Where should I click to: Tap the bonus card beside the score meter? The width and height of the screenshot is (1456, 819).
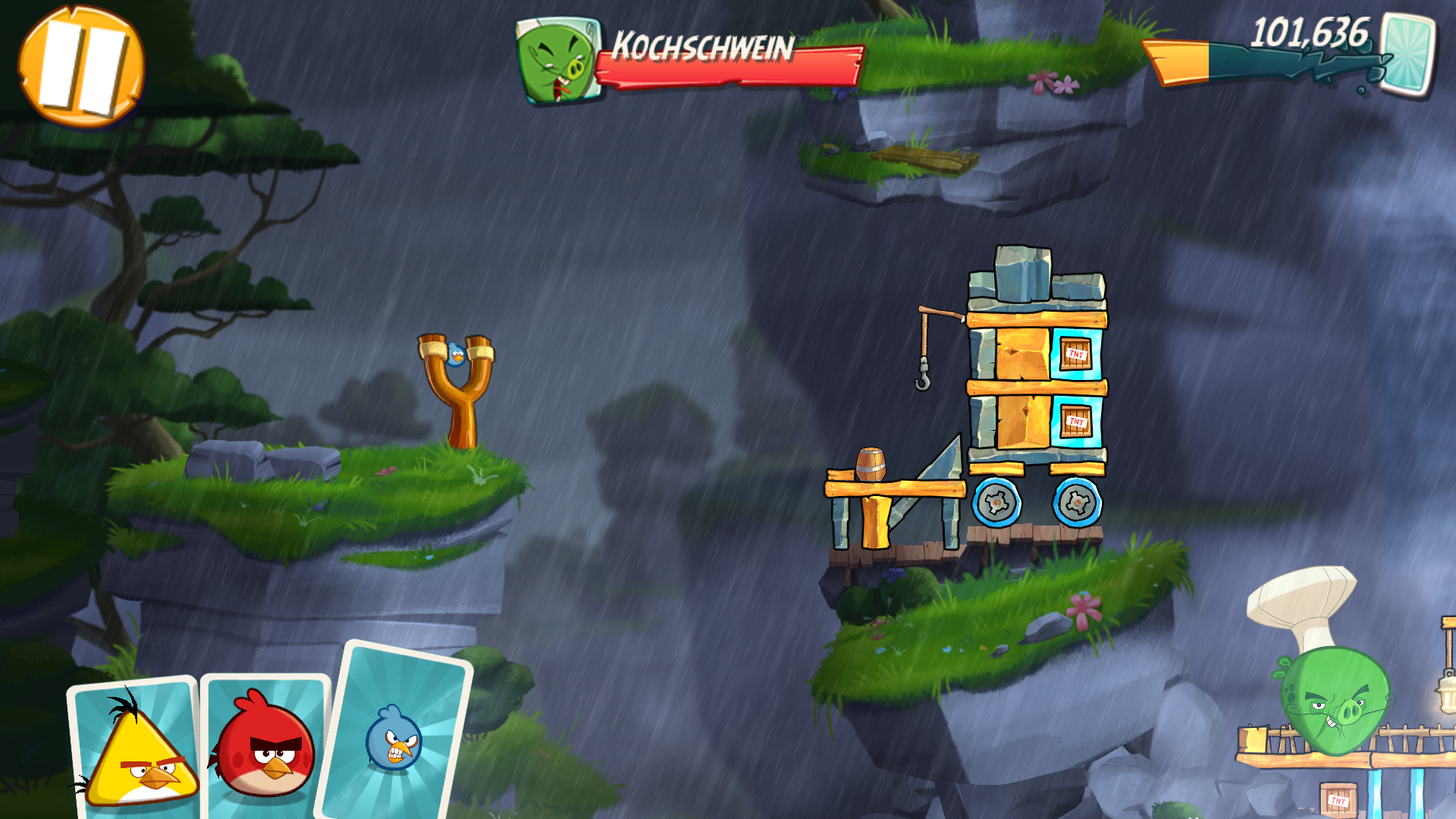pyautogui.click(x=1407, y=55)
